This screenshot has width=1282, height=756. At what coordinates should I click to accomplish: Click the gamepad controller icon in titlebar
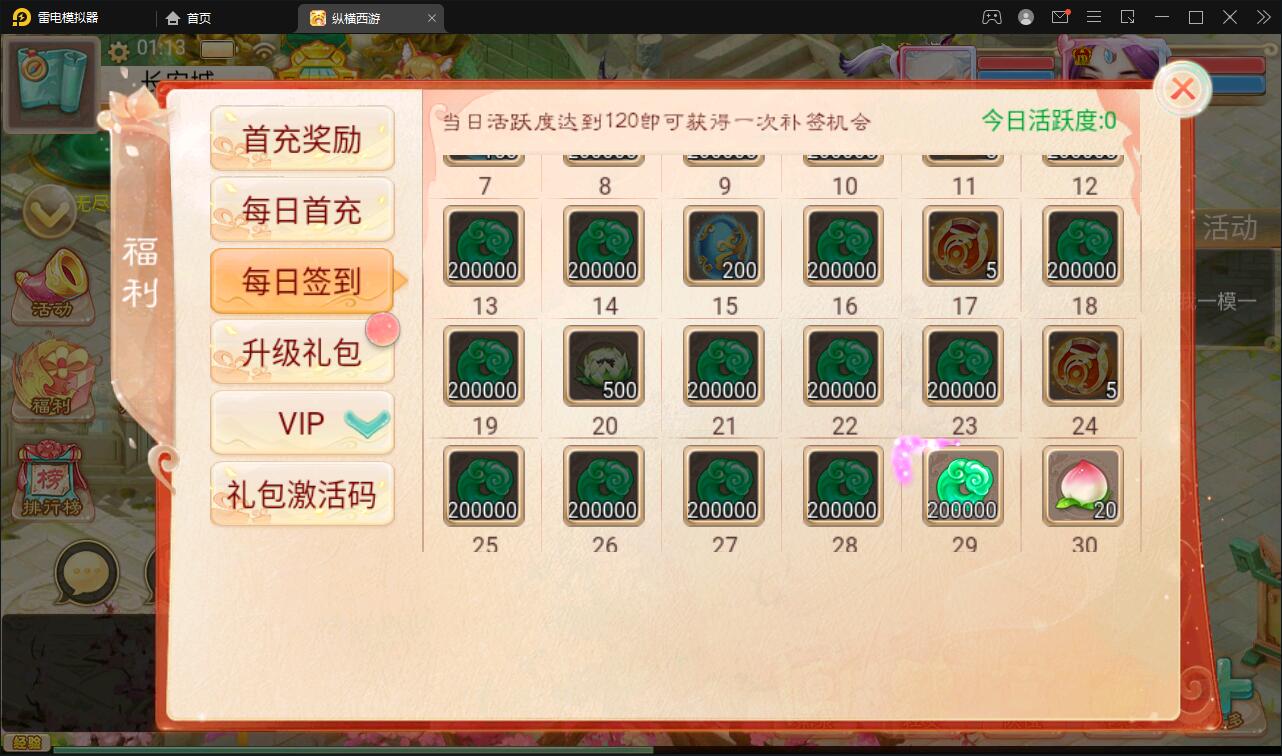990,17
